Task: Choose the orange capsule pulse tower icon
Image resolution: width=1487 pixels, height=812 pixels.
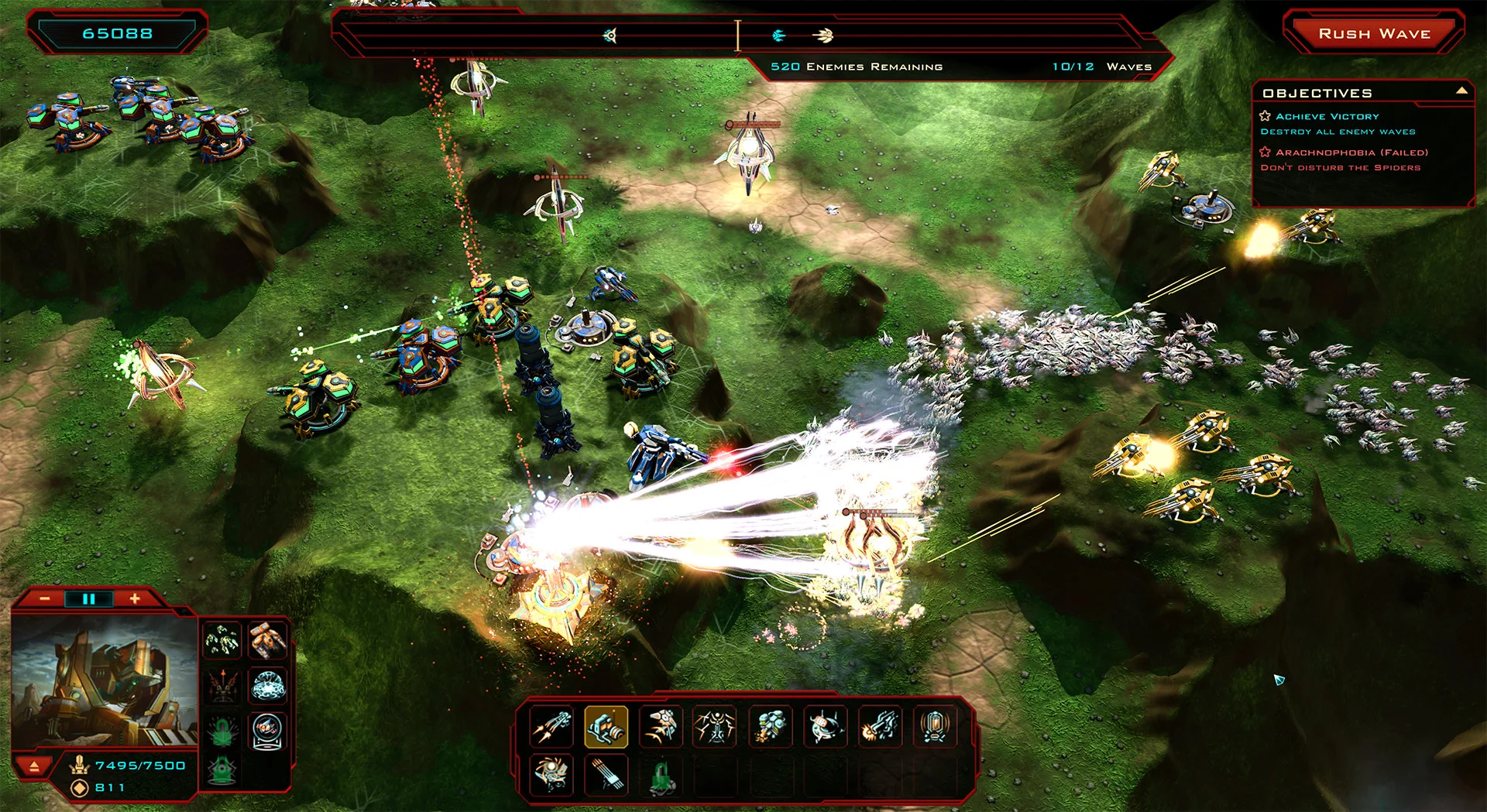Action: coord(935,727)
